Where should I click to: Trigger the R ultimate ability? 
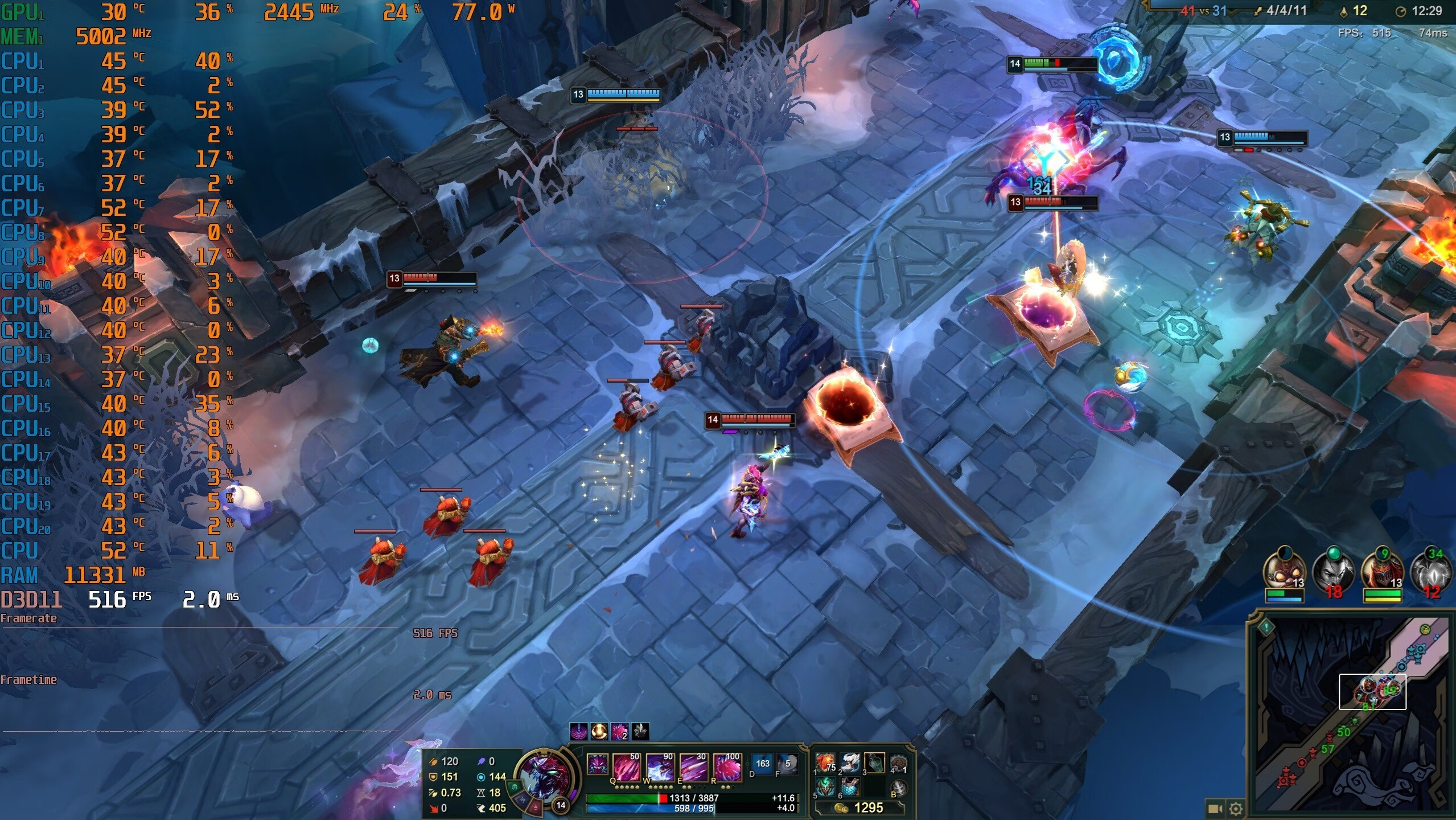(x=727, y=766)
